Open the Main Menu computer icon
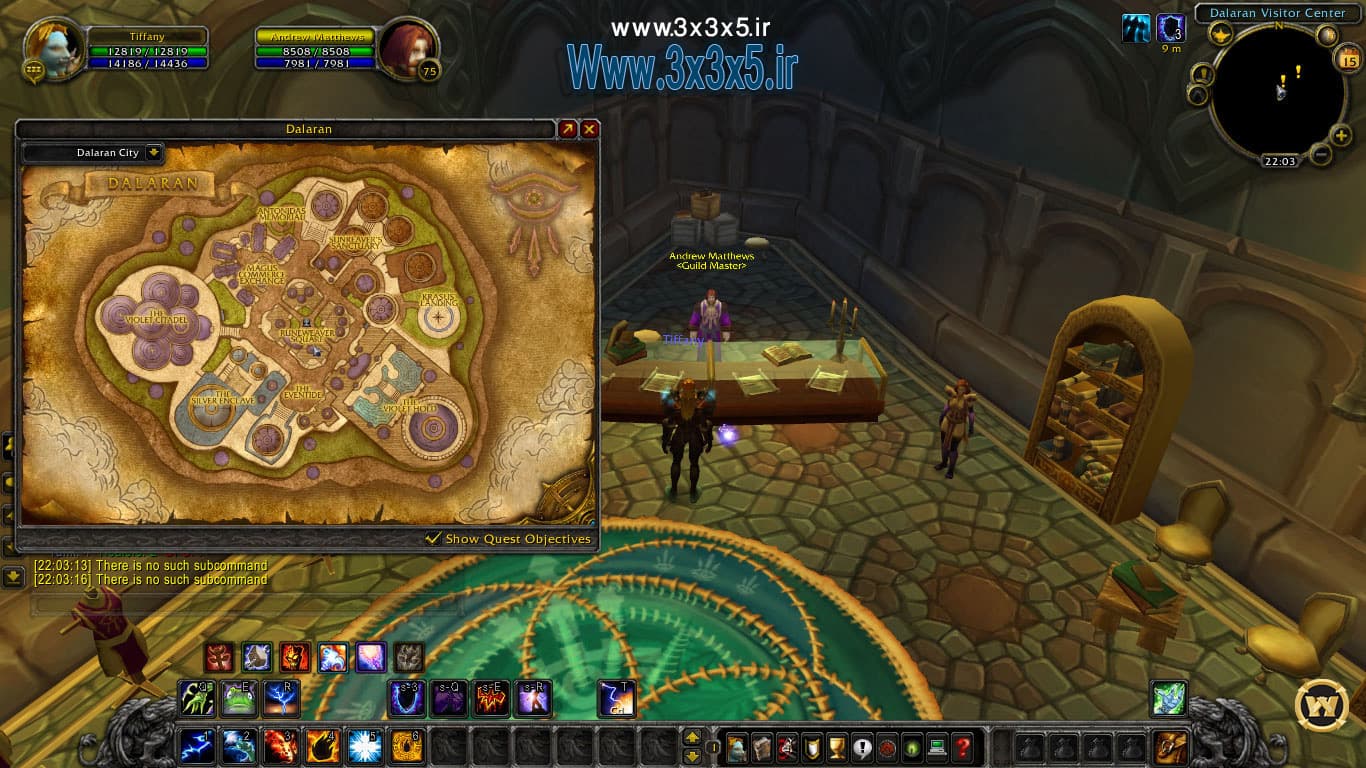This screenshot has height=768, width=1366. click(x=936, y=748)
